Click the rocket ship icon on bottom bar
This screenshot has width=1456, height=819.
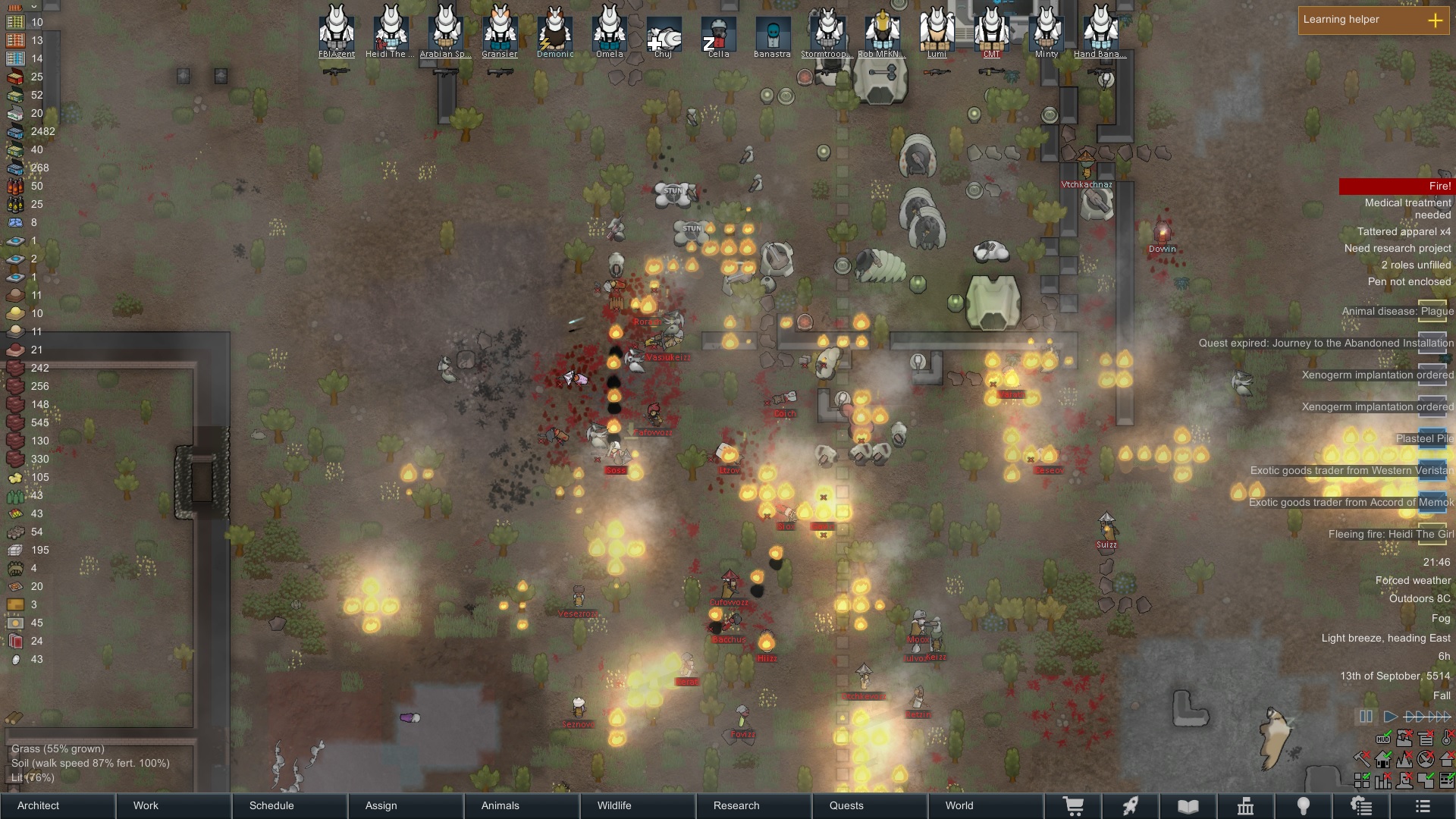1132,805
